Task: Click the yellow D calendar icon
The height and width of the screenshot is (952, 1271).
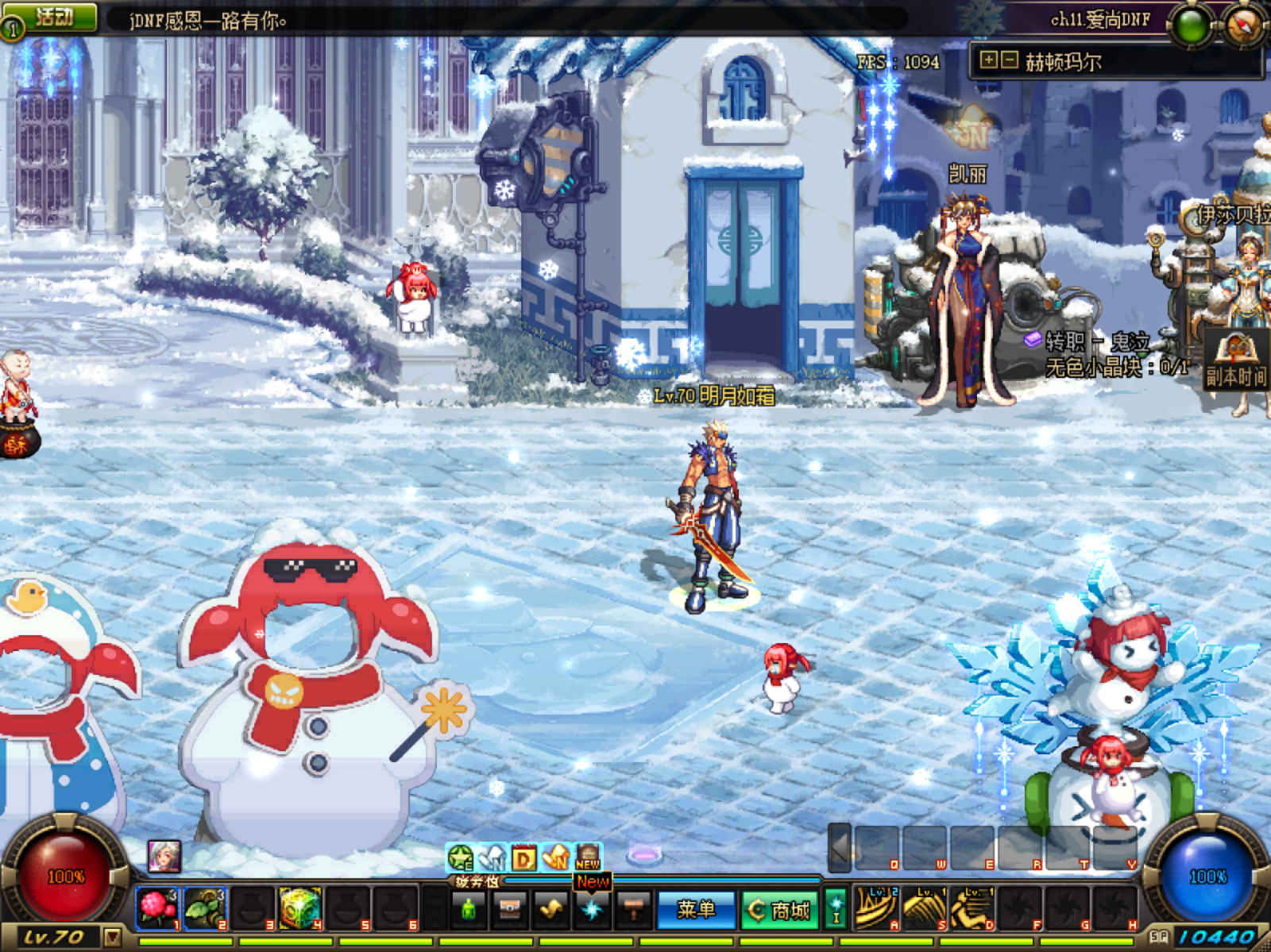Action: 523,858
